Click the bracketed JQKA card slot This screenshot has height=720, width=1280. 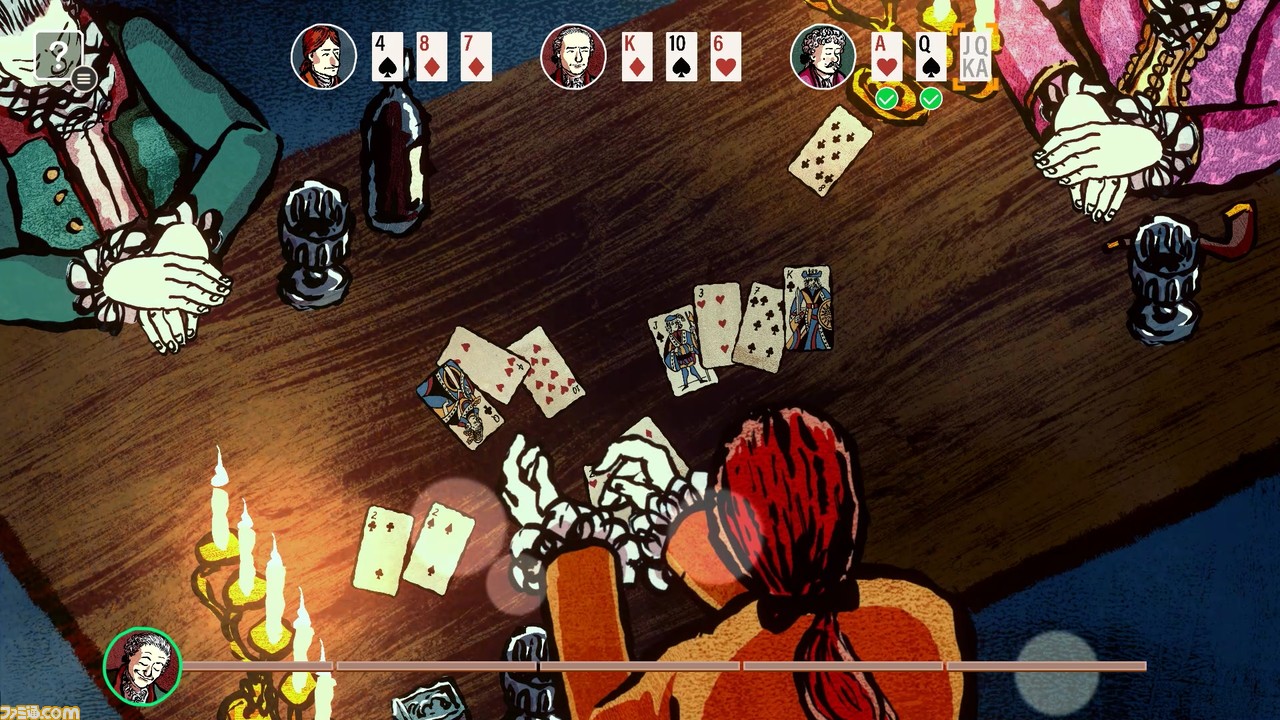(975, 57)
